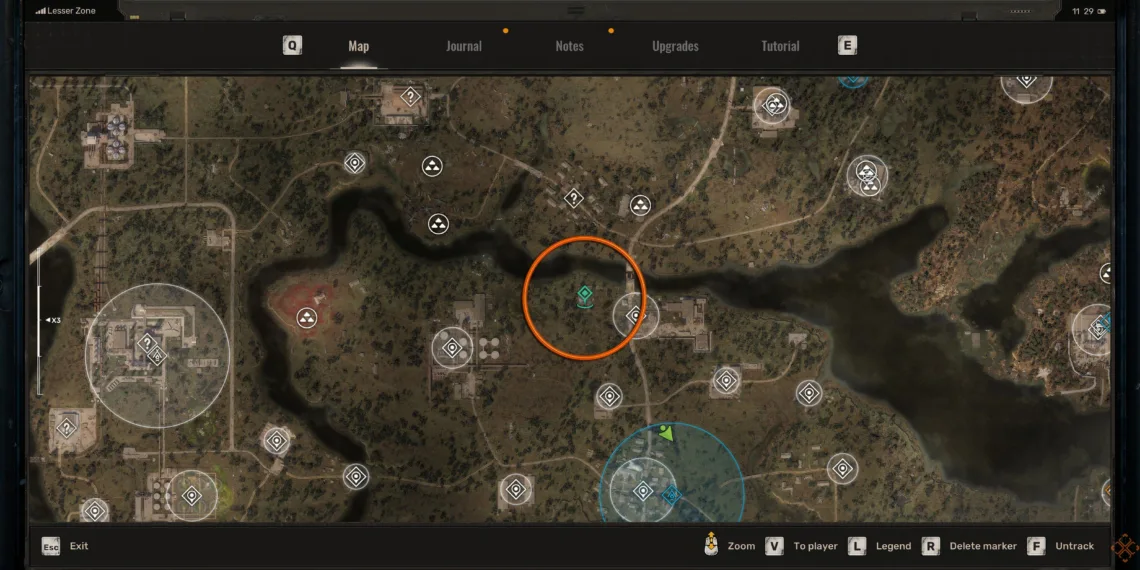
Task: Show the Tutorial tab
Action: (x=780, y=46)
